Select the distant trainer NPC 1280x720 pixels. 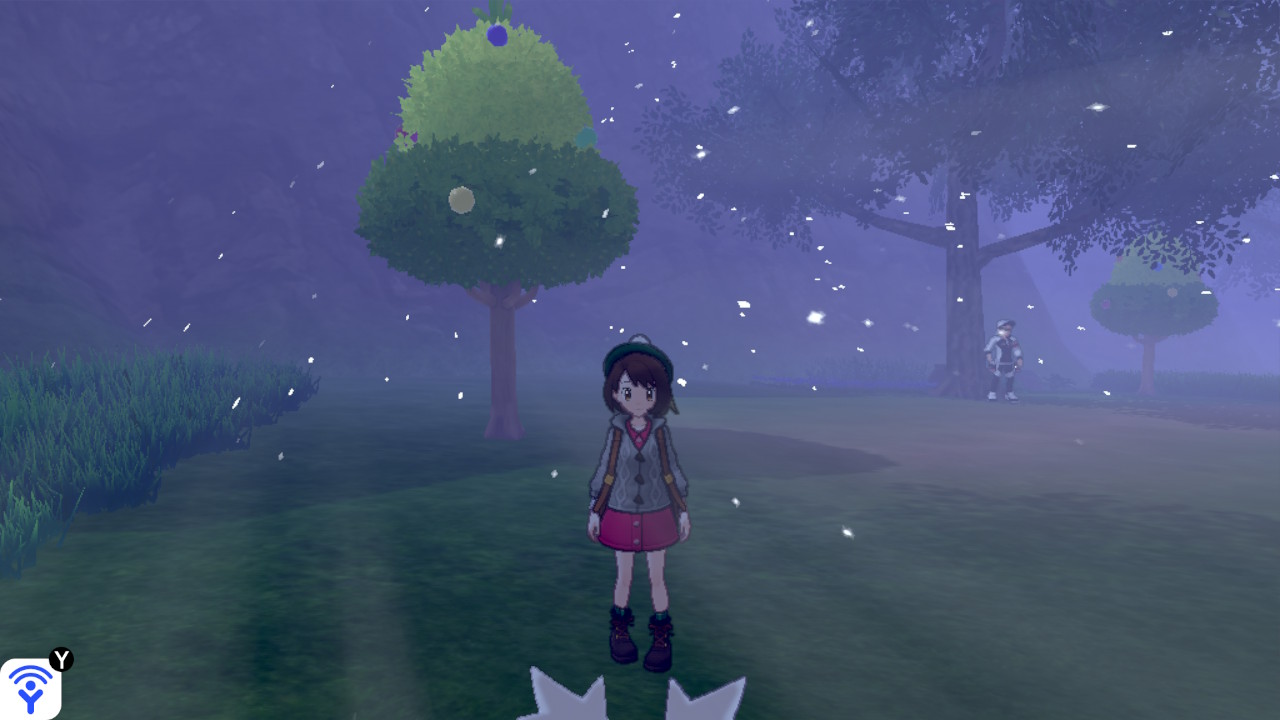click(1003, 360)
